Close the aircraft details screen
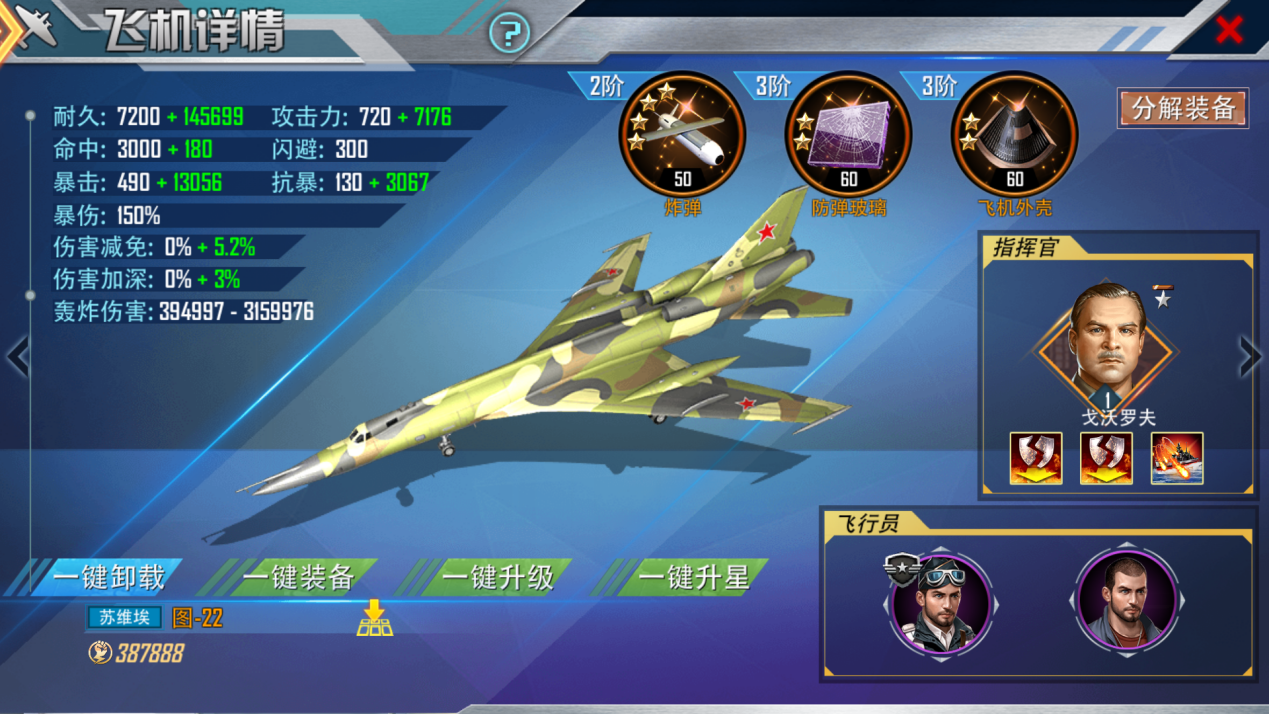This screenshot has width=1269, height=714. coord(1229,30)
